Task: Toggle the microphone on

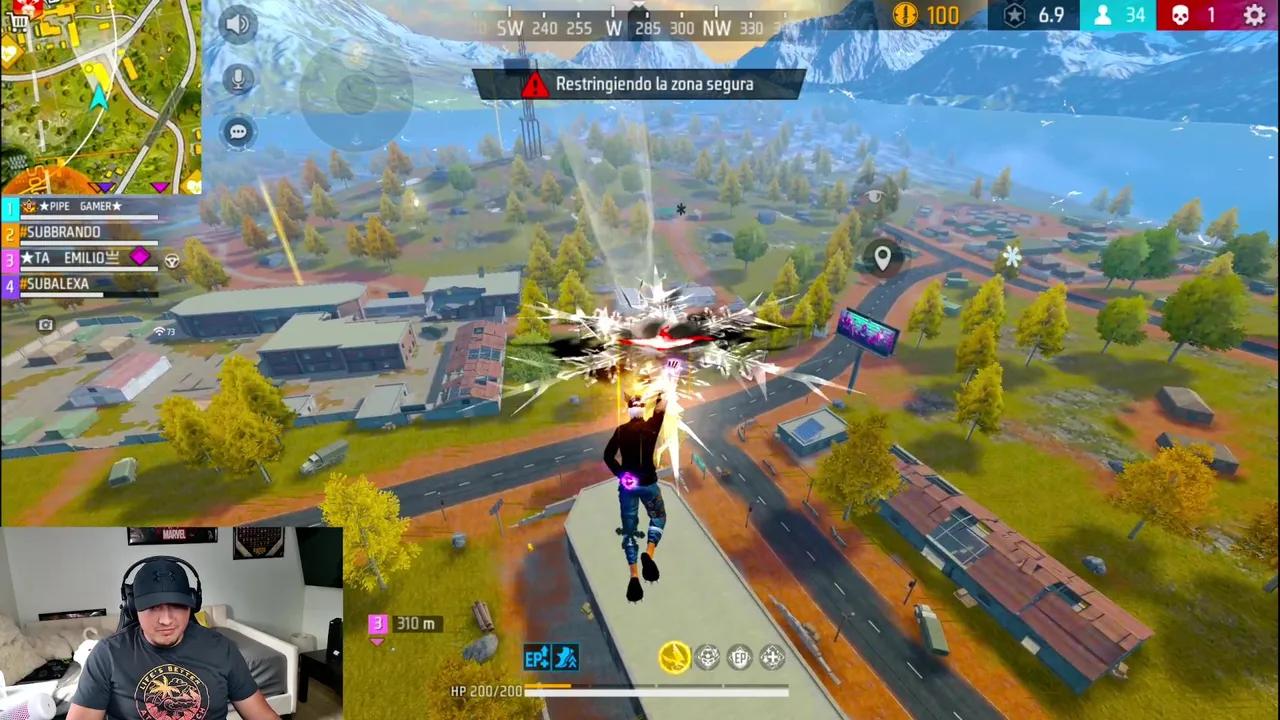Action: pyautogui.click(x=237, y=80)
